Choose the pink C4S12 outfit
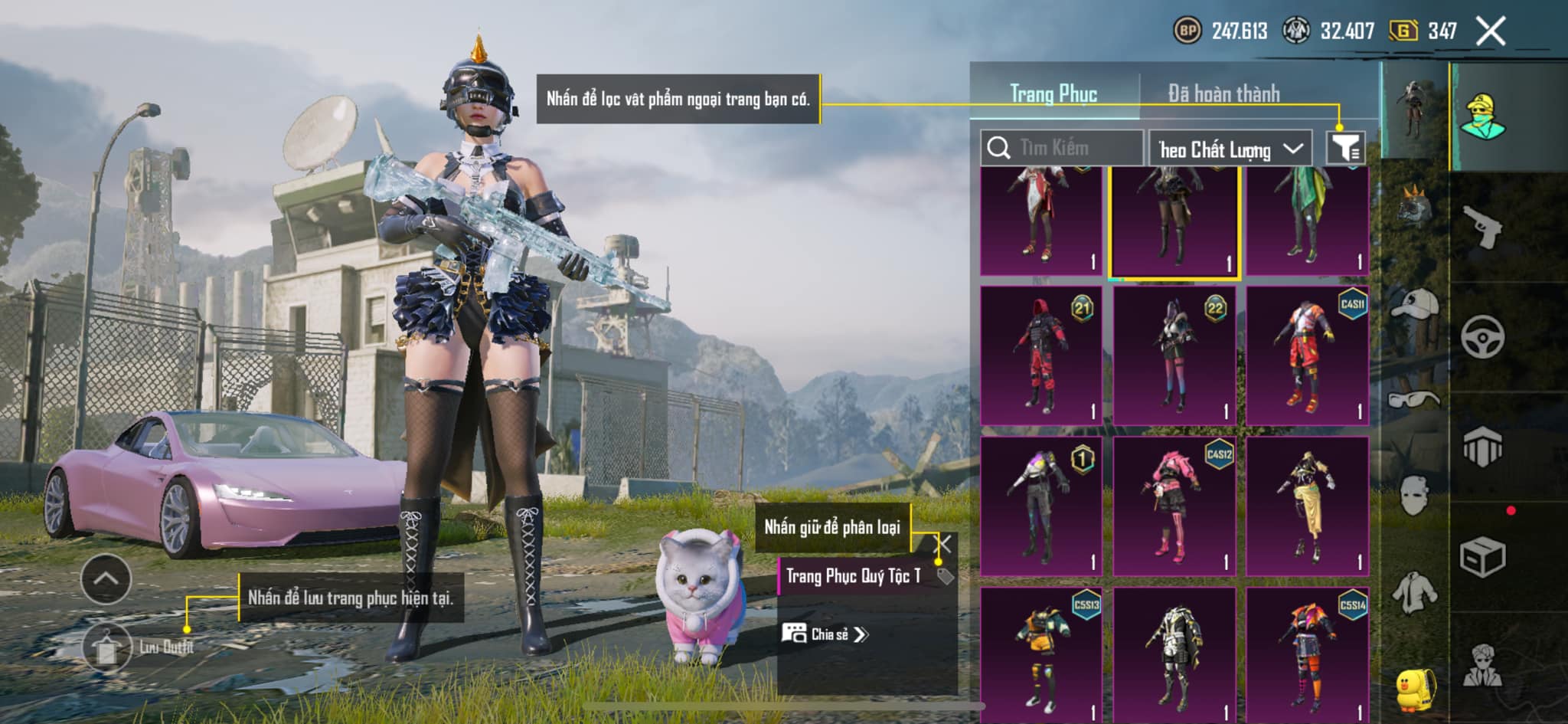The width and height of the screenshot is (1568, 724). pyautogui.click(x=1174, y=506)
